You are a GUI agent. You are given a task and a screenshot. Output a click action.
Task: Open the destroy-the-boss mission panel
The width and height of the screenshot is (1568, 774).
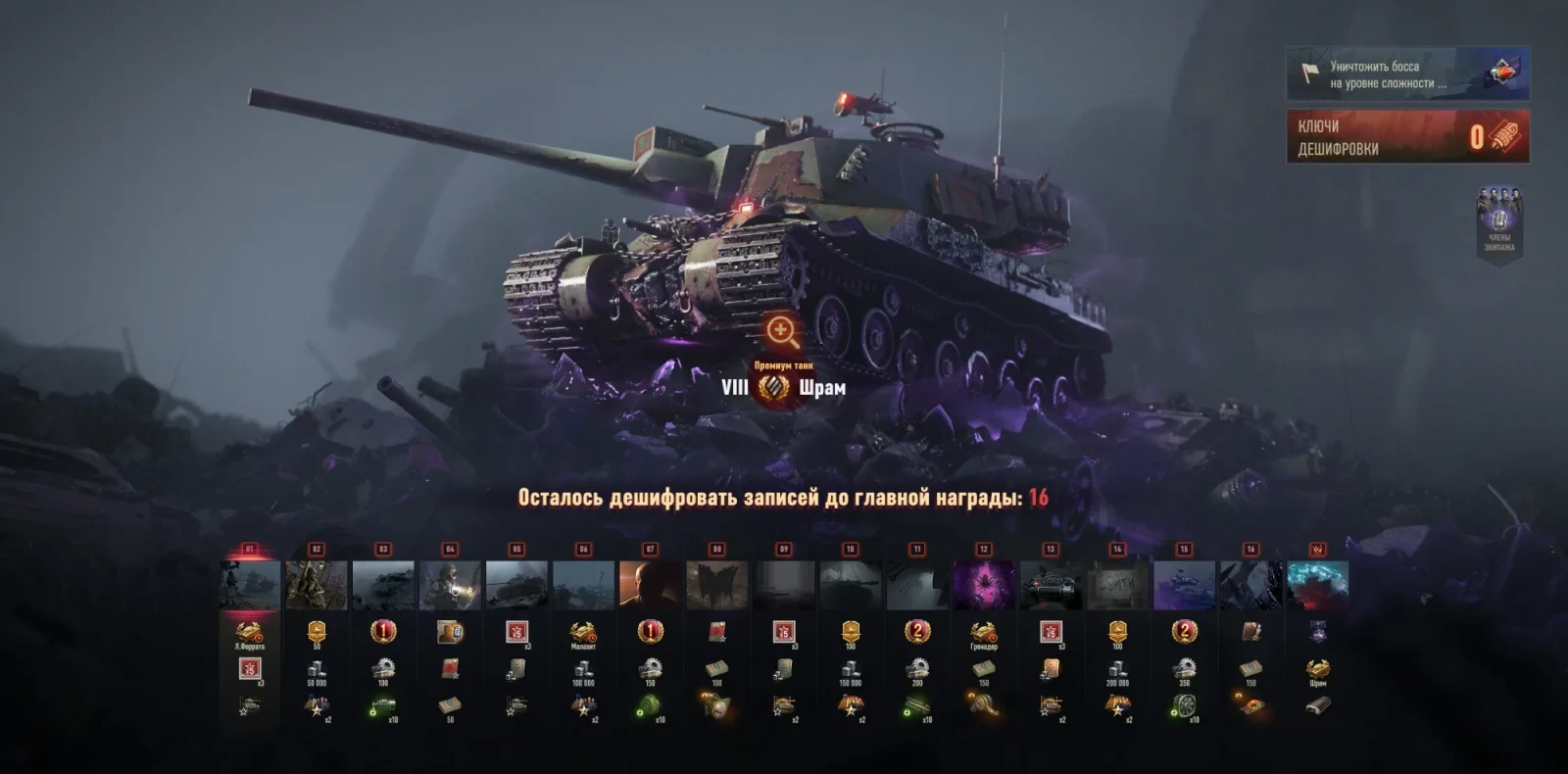(1407, 74)
